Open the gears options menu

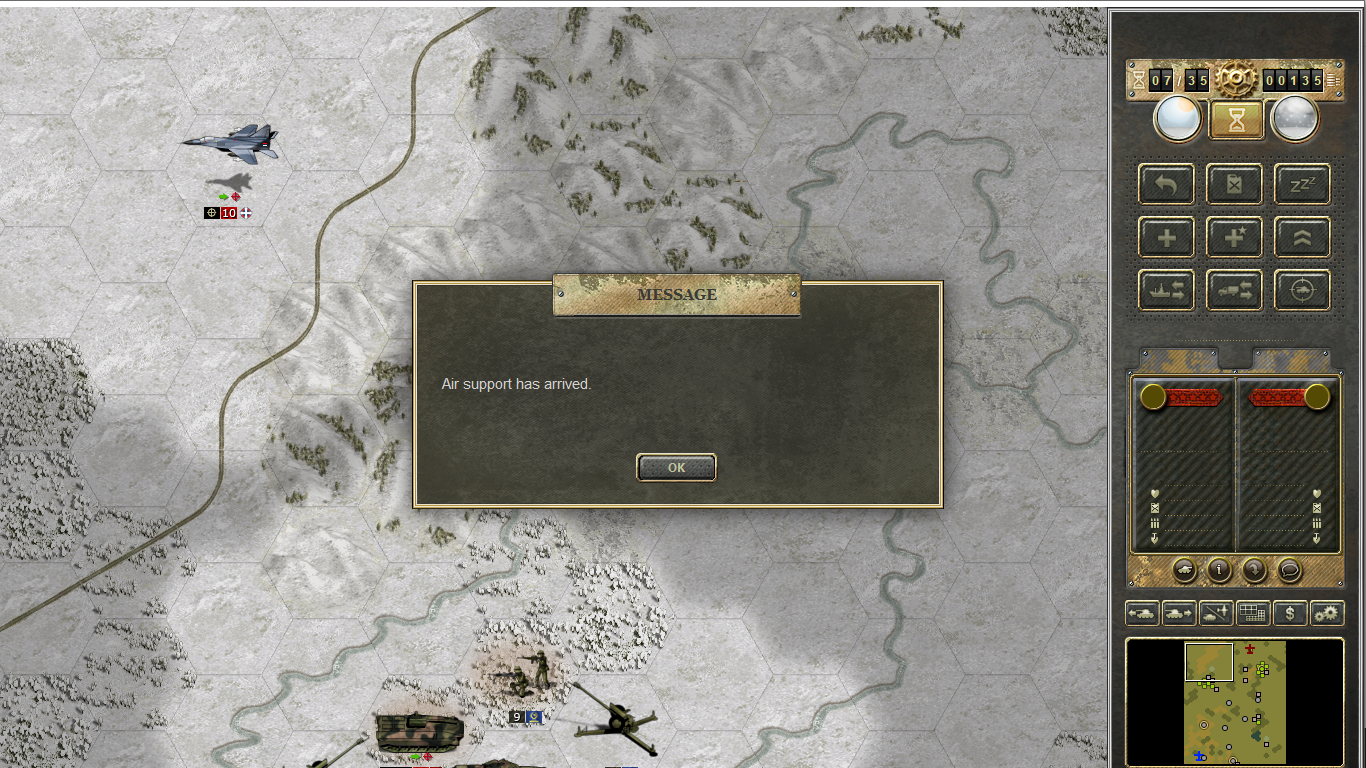[x=1327, y=613]
